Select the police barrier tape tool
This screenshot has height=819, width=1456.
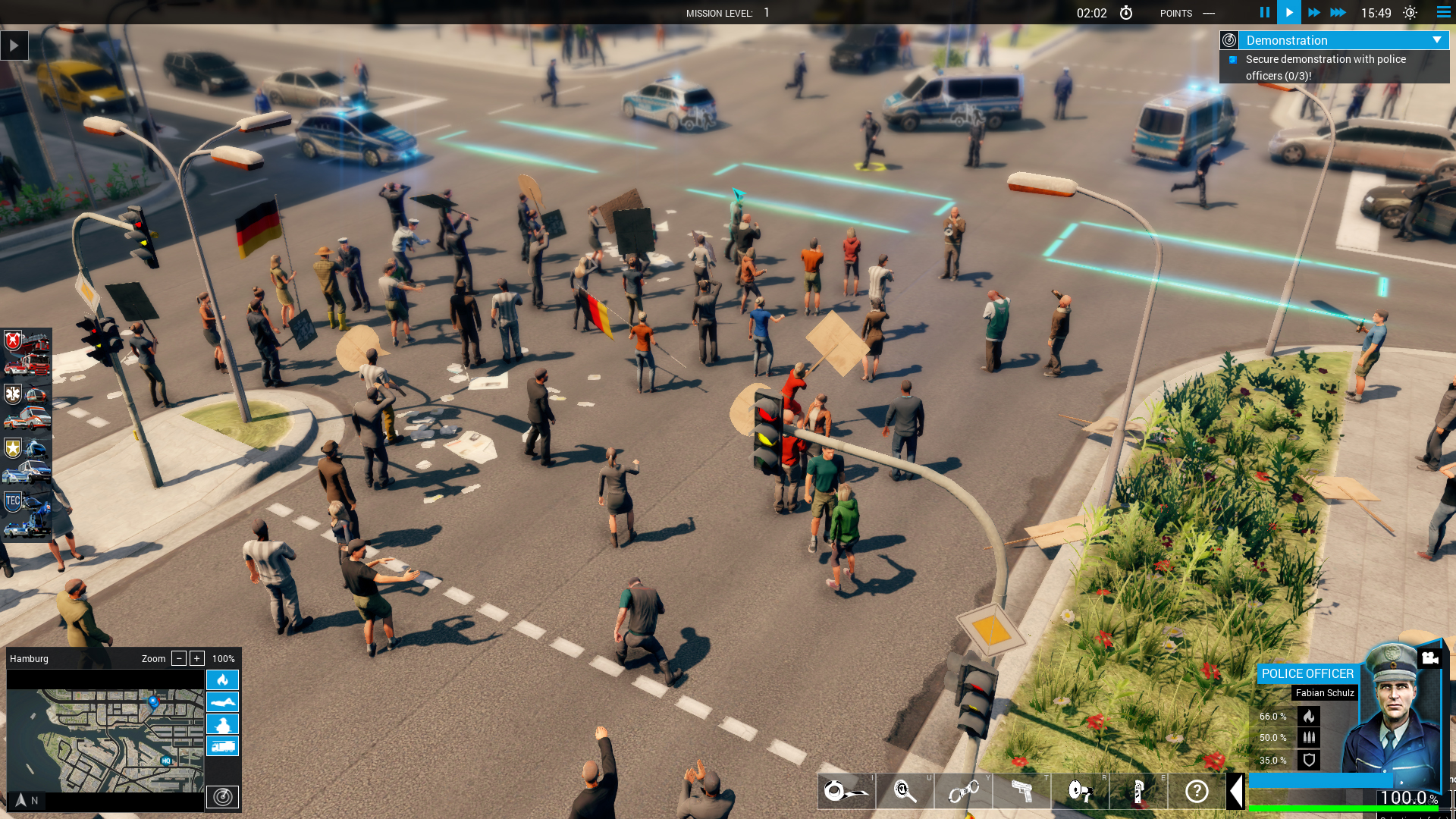pos(846,792)
